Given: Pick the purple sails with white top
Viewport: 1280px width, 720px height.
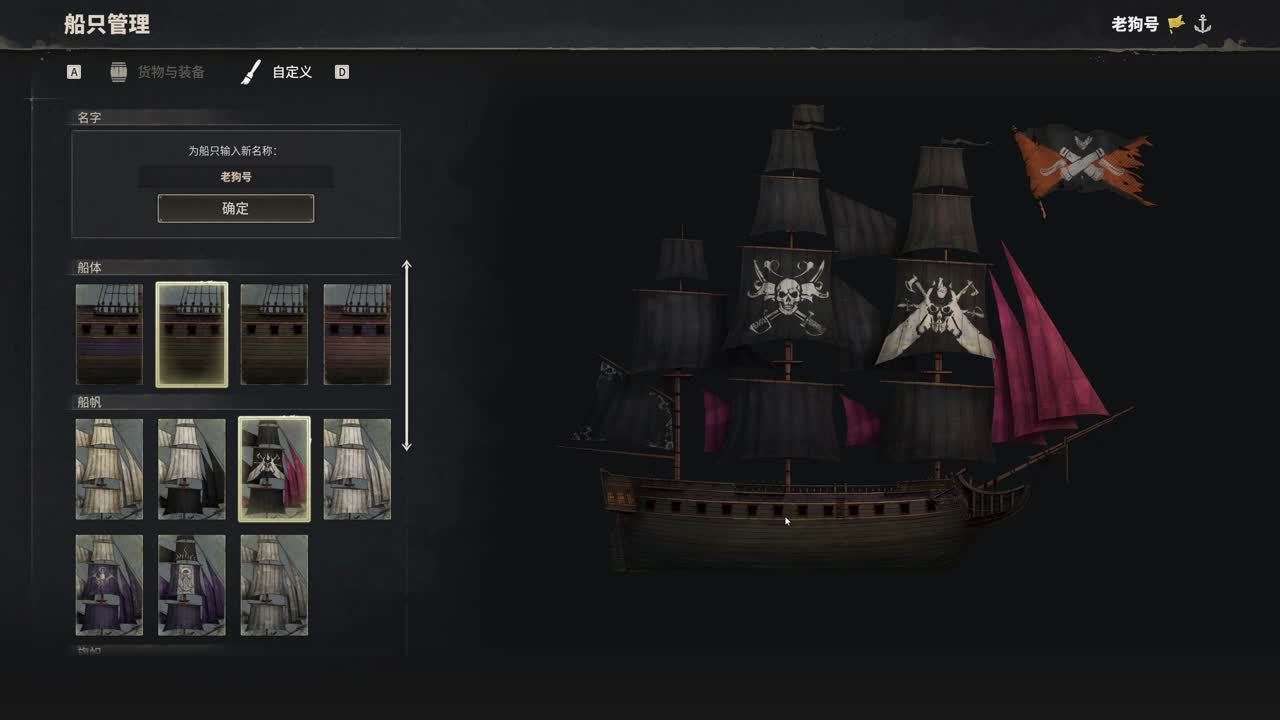Looking at the screenshot, I should coord(109,585).
